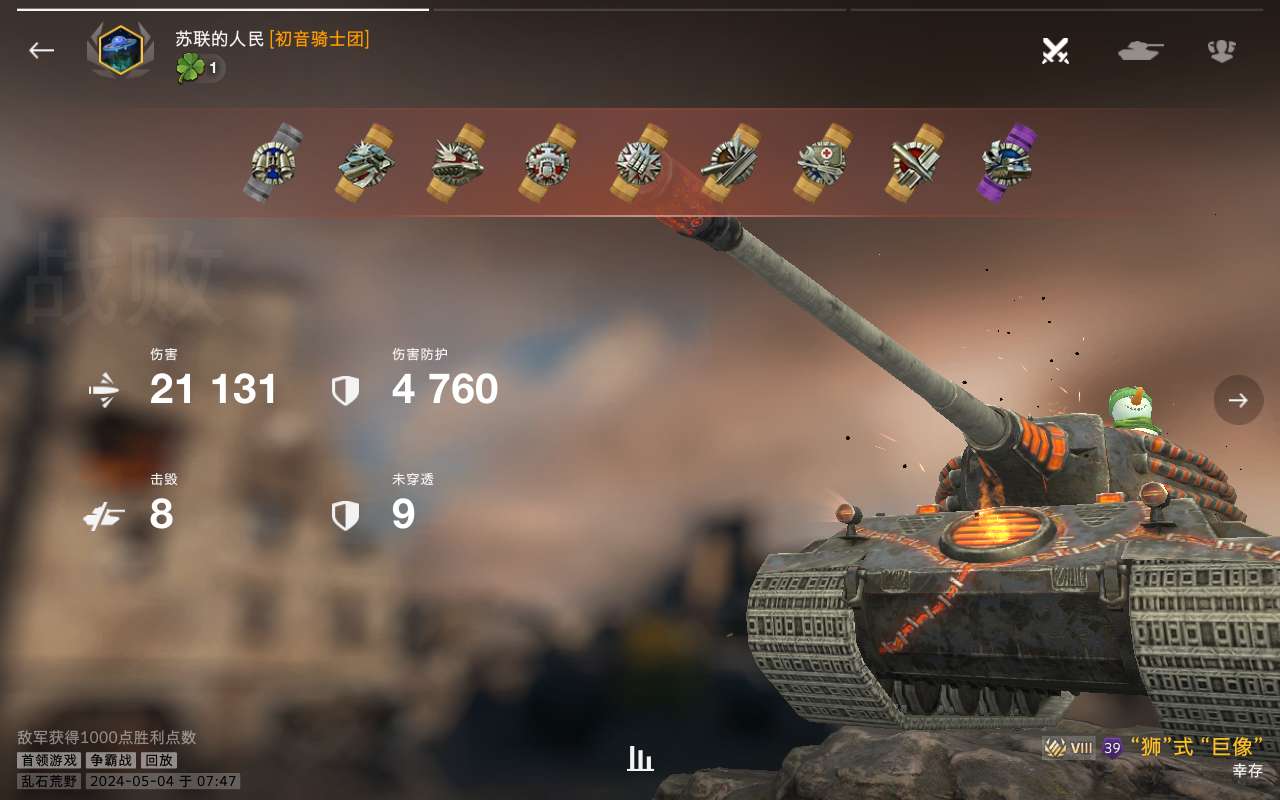Switch to the crossed swords battle results tab

pos(1055,50)
